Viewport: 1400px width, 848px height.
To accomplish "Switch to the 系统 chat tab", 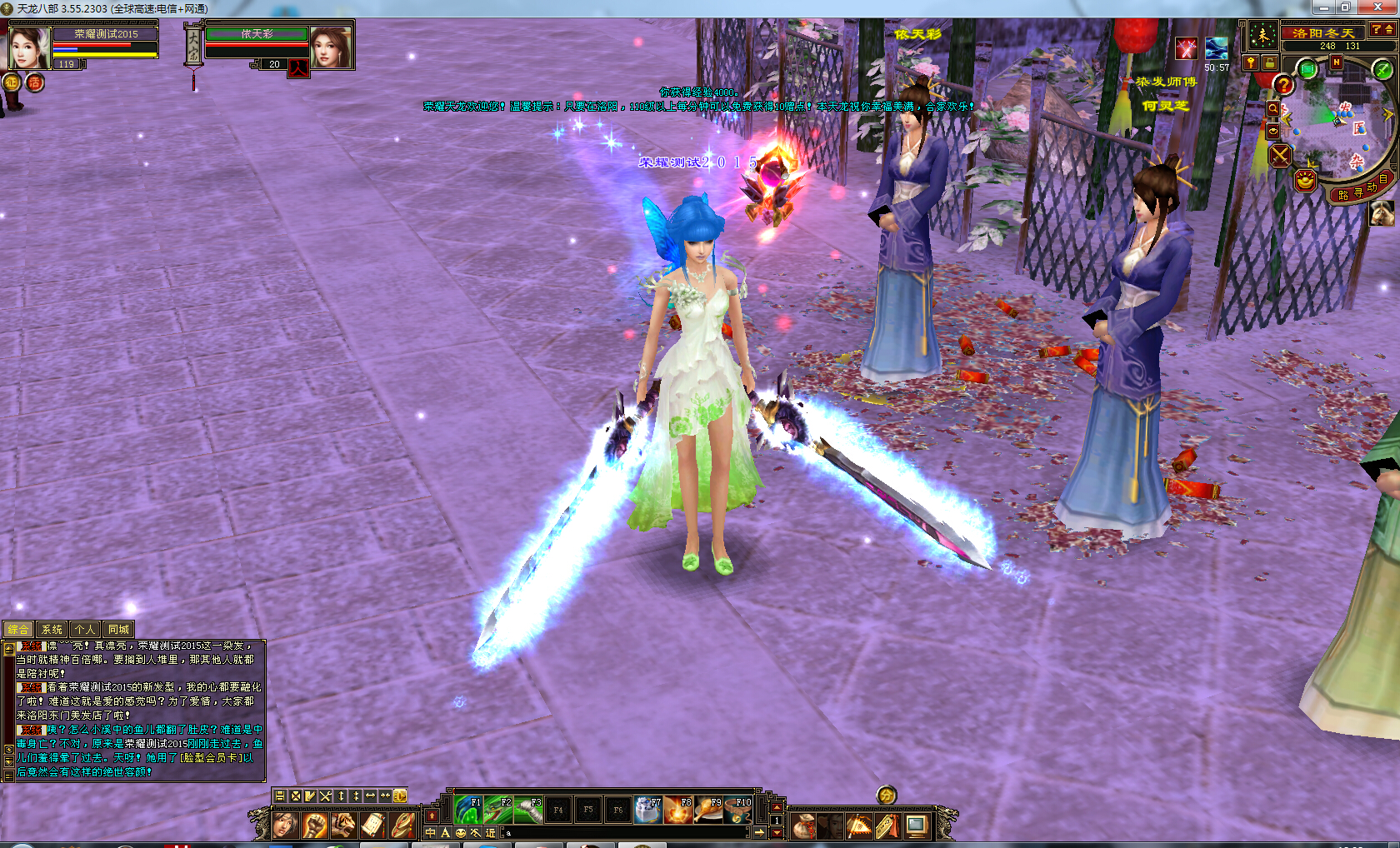I will point(52,630).
